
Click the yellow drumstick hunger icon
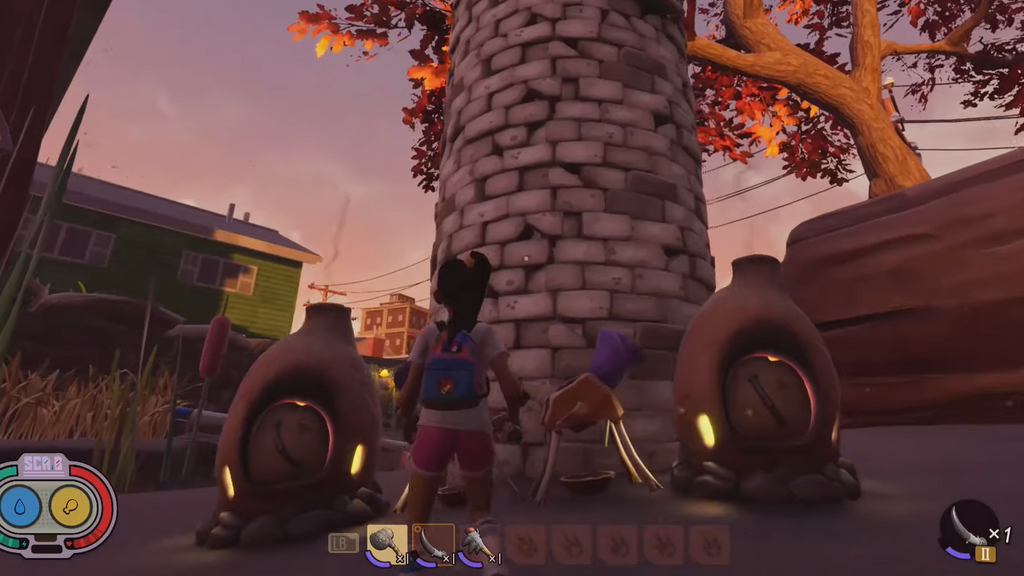click(70, 506)
